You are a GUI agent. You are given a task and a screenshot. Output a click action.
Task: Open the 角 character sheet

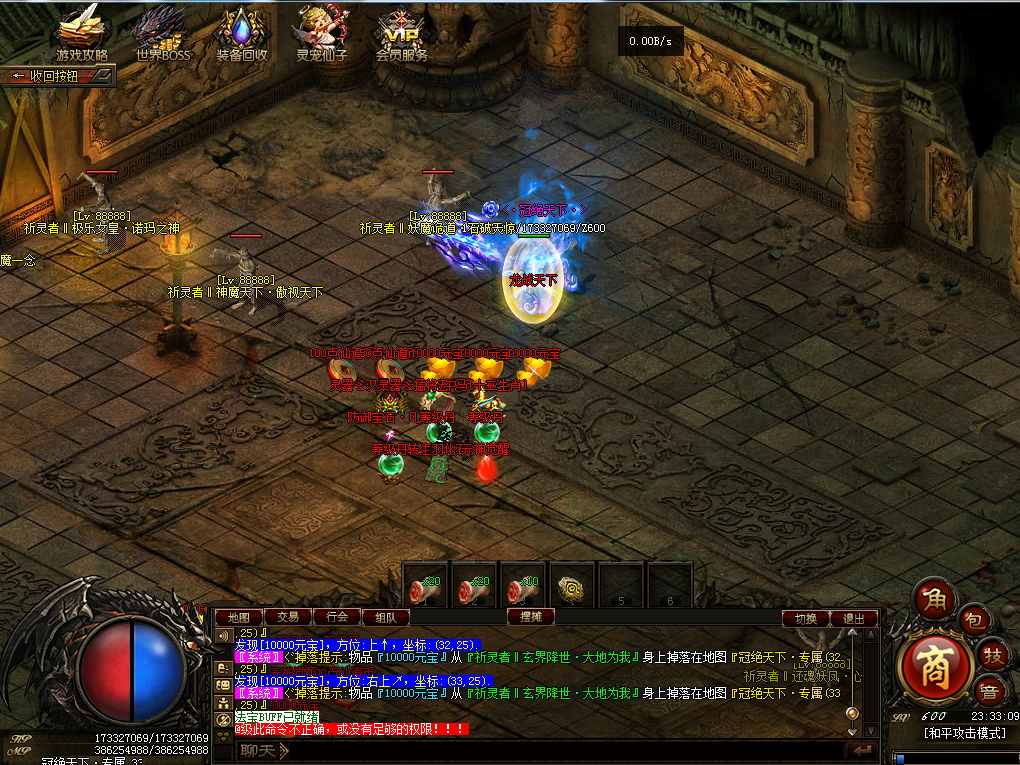pos(936,600)
